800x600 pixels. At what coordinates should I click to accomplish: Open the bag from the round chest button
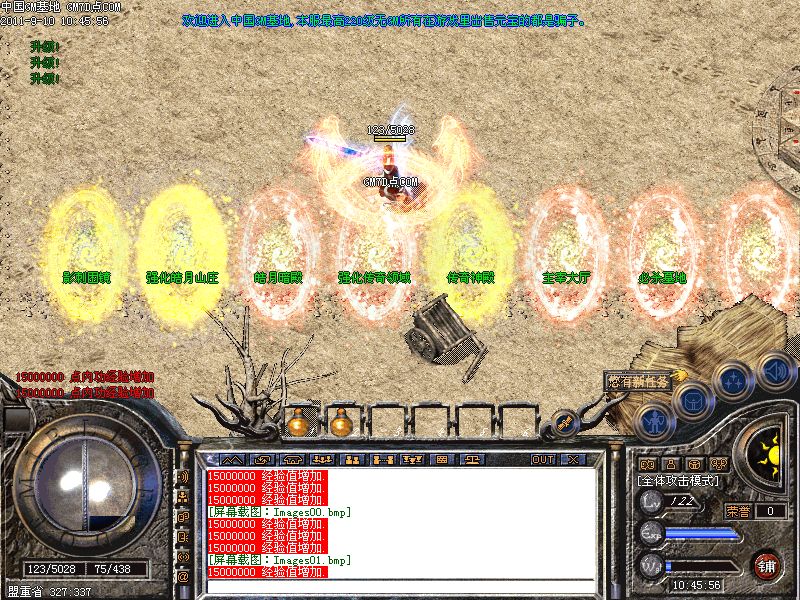(692, 402)
